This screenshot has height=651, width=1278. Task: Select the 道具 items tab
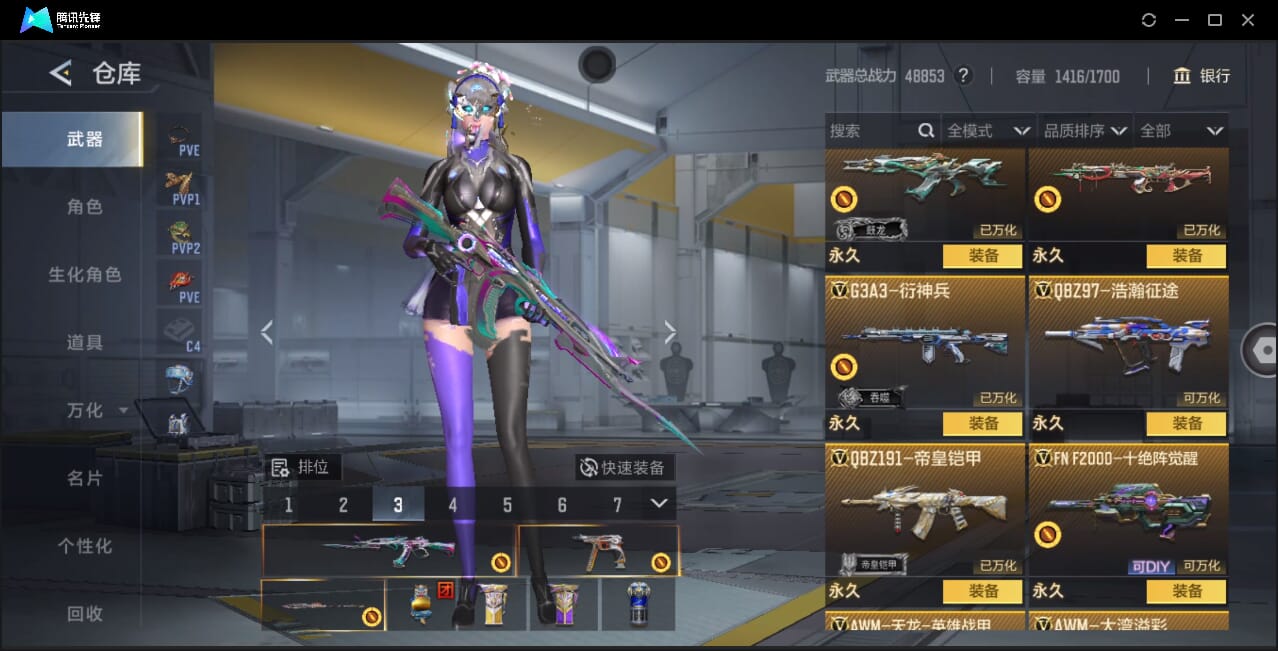pyautogui.click(x=85, y=342)
